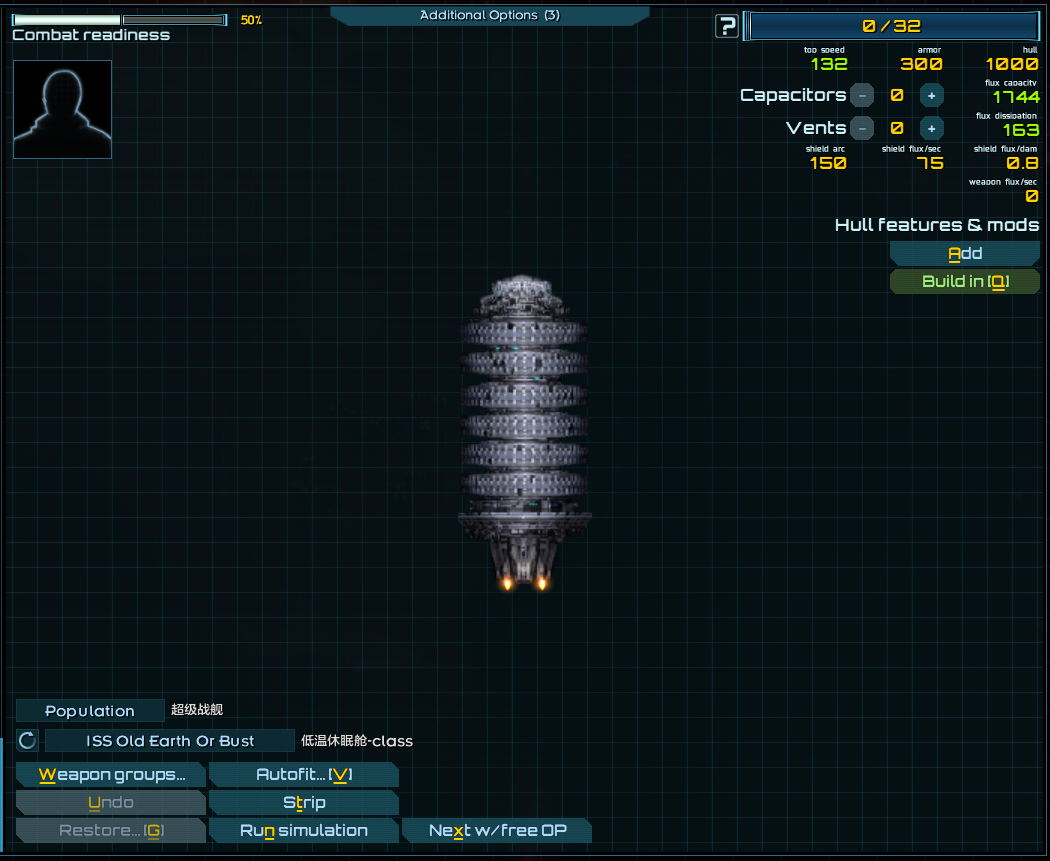
Task: Open Weapon groups settings
Action: [x=111, y=775]
